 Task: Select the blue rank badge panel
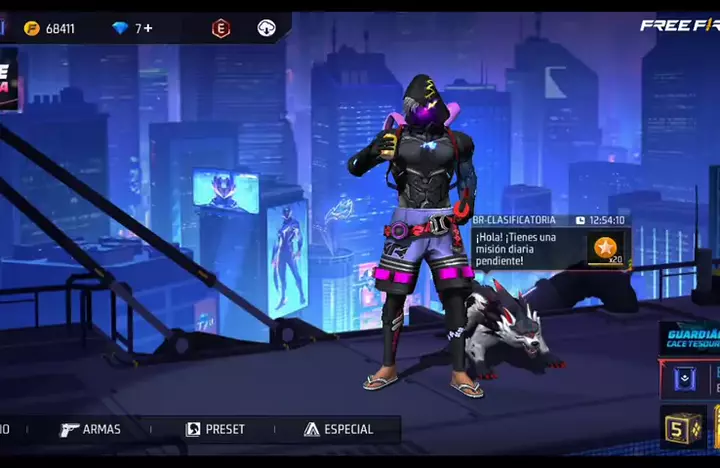[x=685, y=379]
